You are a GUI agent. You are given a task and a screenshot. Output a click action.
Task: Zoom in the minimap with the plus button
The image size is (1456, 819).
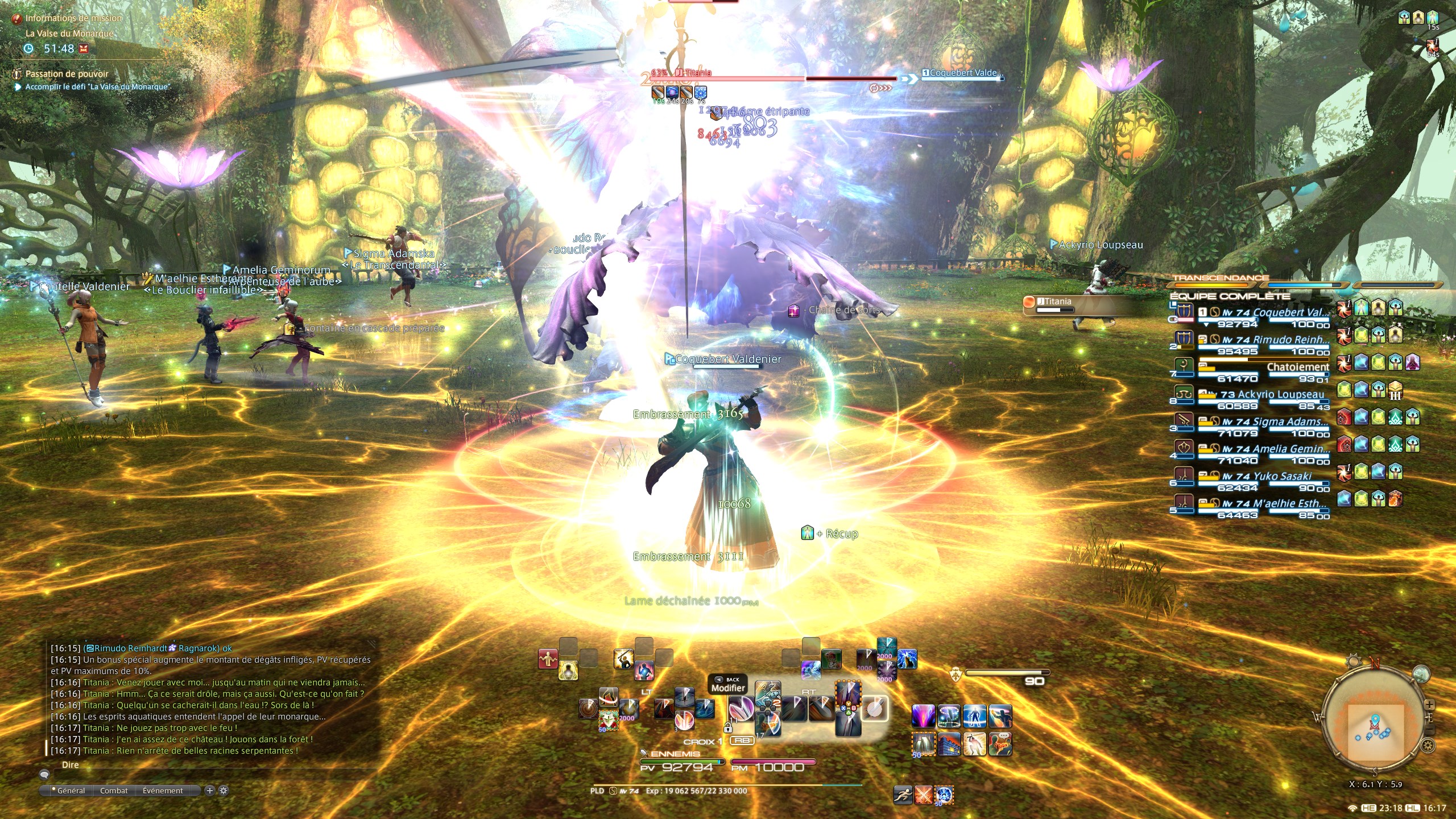(1429, 705)
